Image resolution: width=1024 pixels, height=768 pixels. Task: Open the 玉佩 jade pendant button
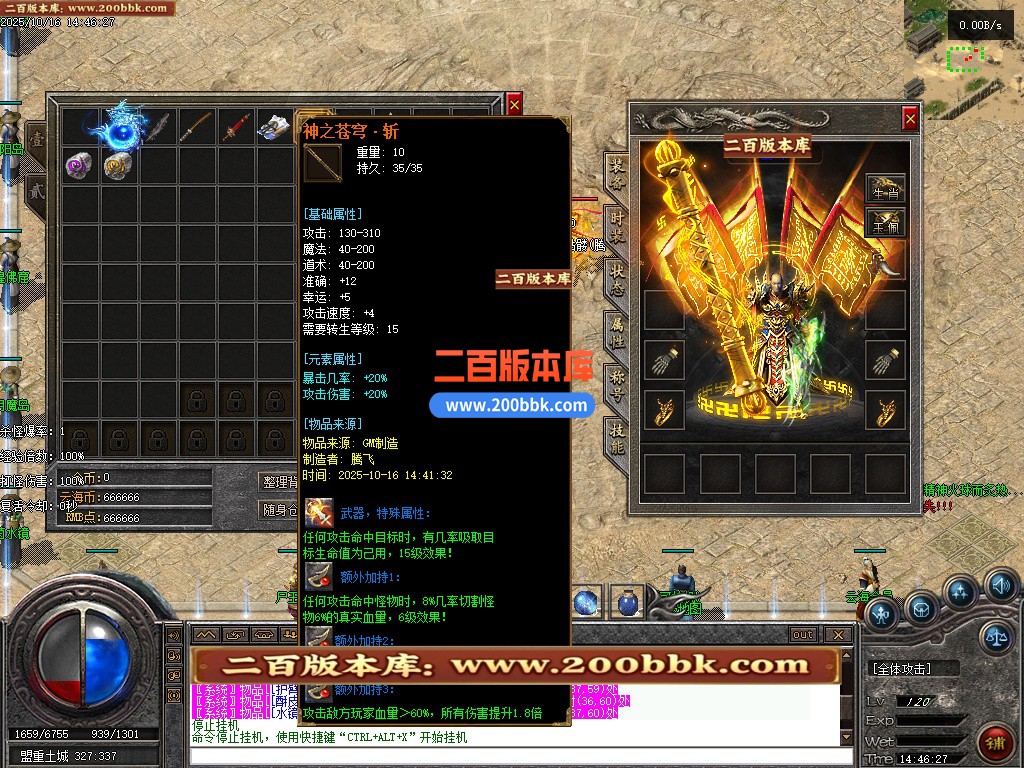click(x=885, y=222)
